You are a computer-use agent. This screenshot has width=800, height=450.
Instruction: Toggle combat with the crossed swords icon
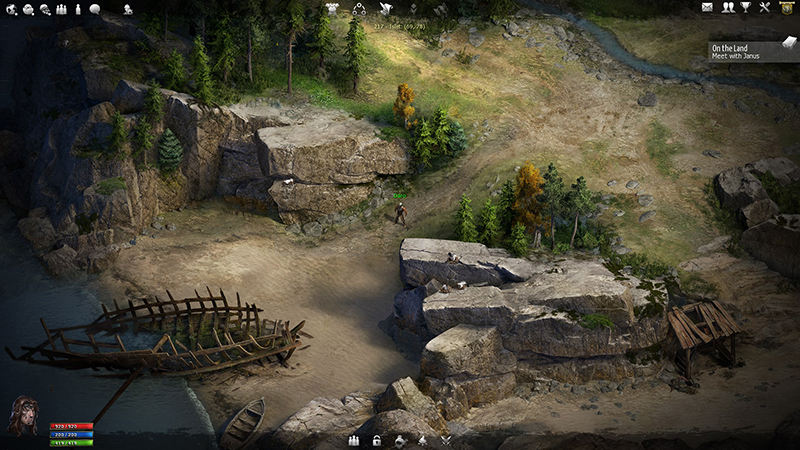446,440
